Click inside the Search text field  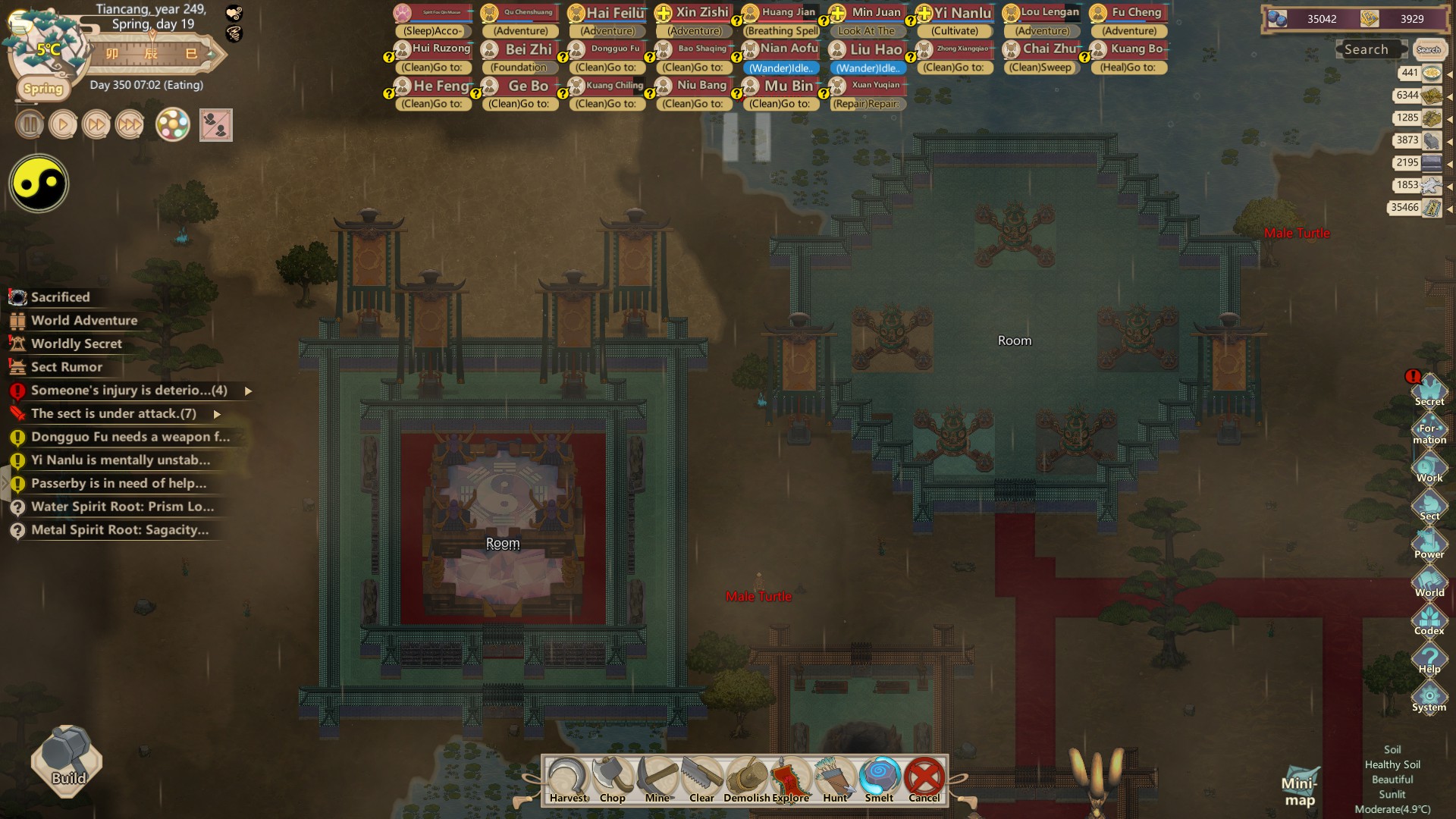[1370, 49]
